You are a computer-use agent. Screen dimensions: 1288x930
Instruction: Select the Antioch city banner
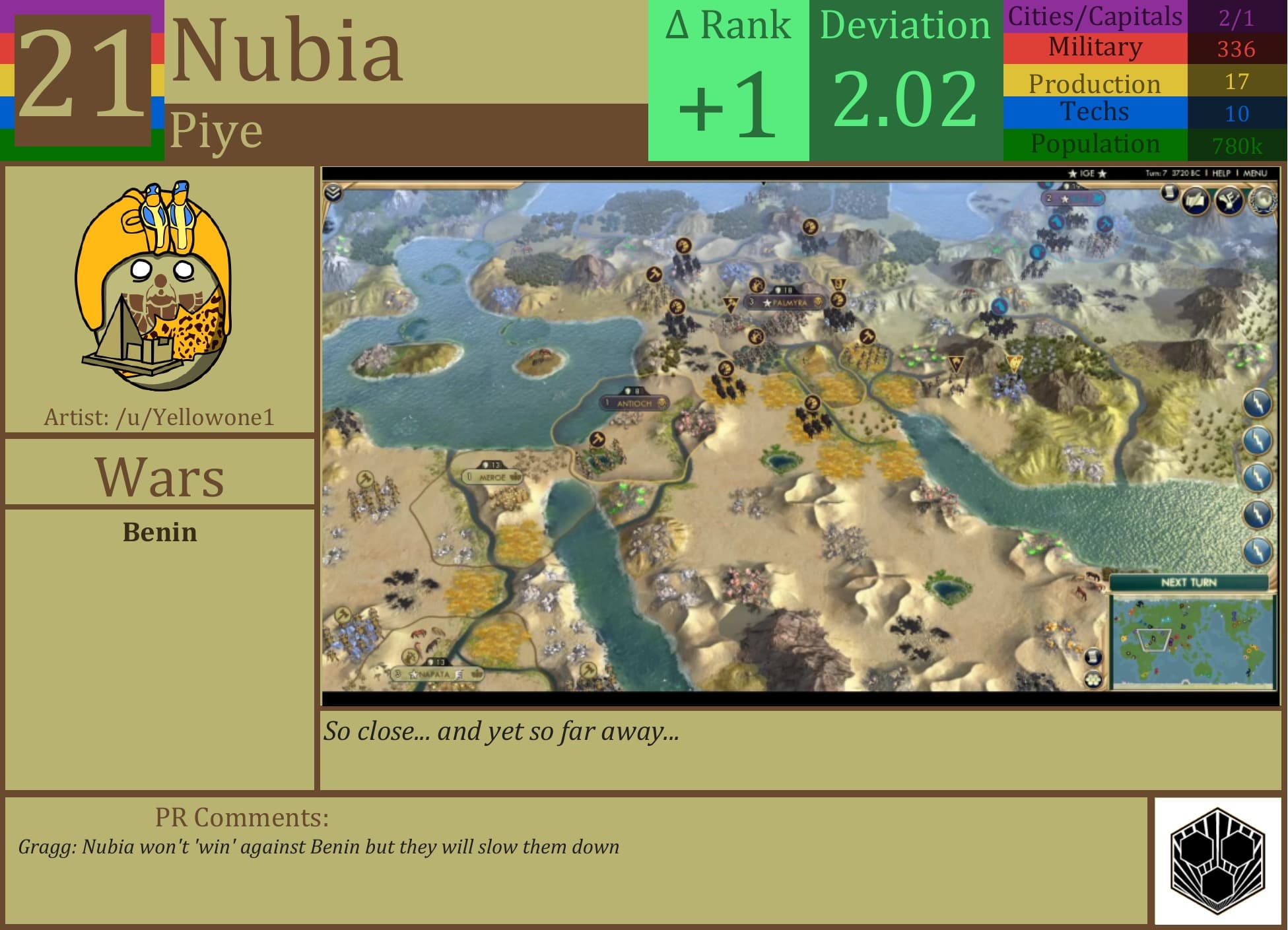632,401
